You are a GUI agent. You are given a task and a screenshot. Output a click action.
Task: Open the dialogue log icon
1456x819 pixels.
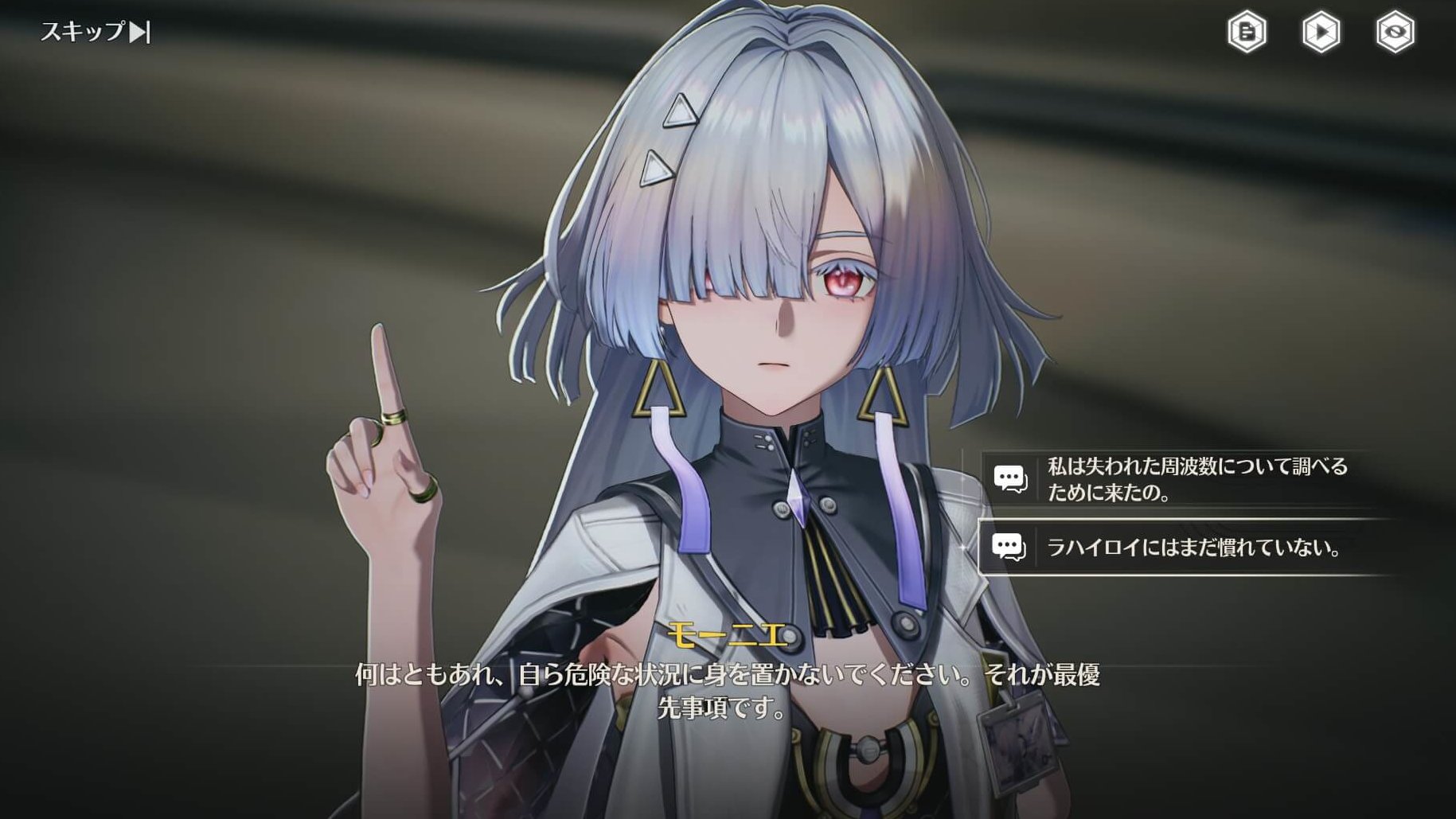[x=1247, y=33]
